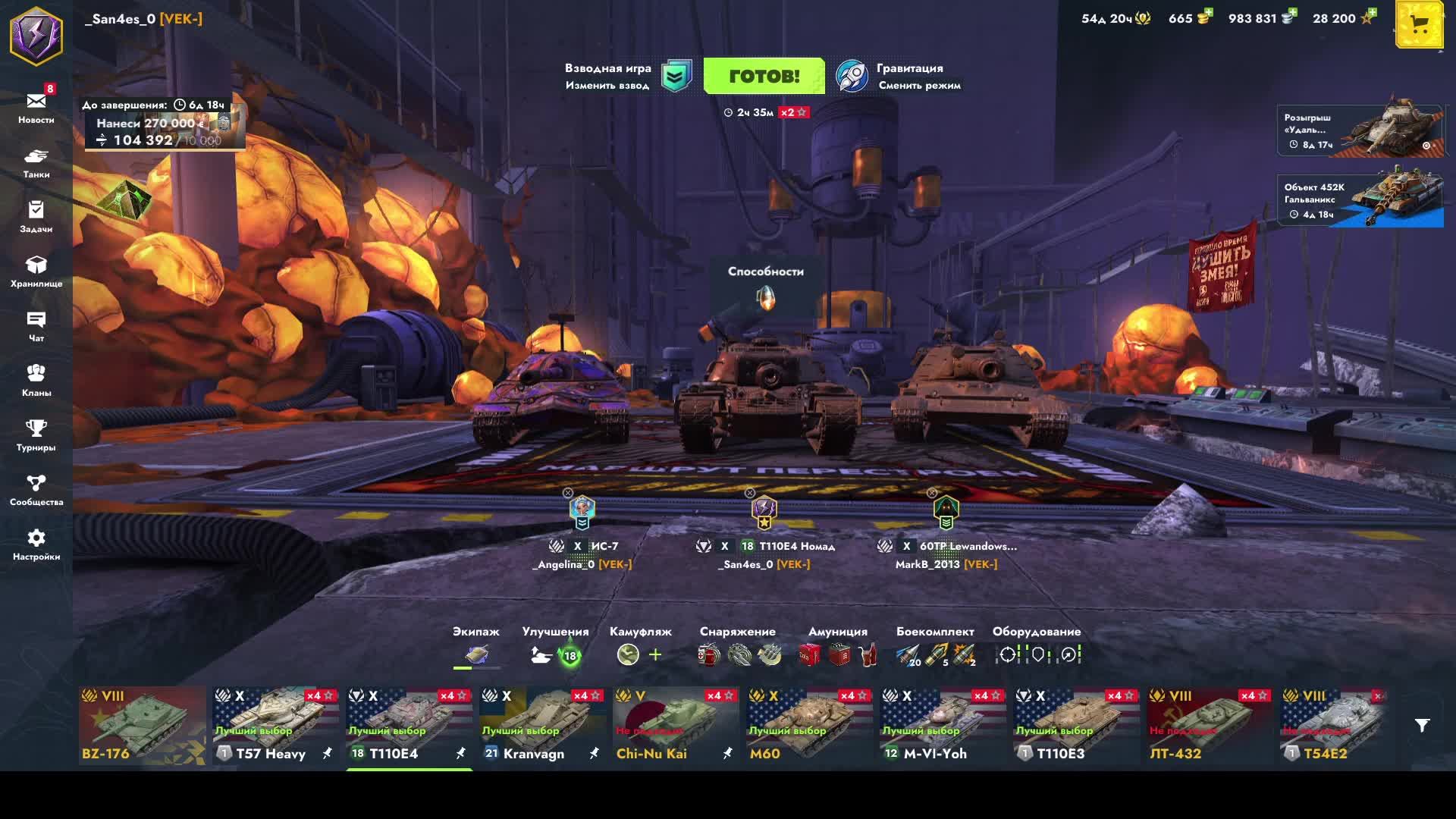Open the Способности abilities icon
Image resolution: width=1456 pixels, height=819 pixels.
pos(766,297)
